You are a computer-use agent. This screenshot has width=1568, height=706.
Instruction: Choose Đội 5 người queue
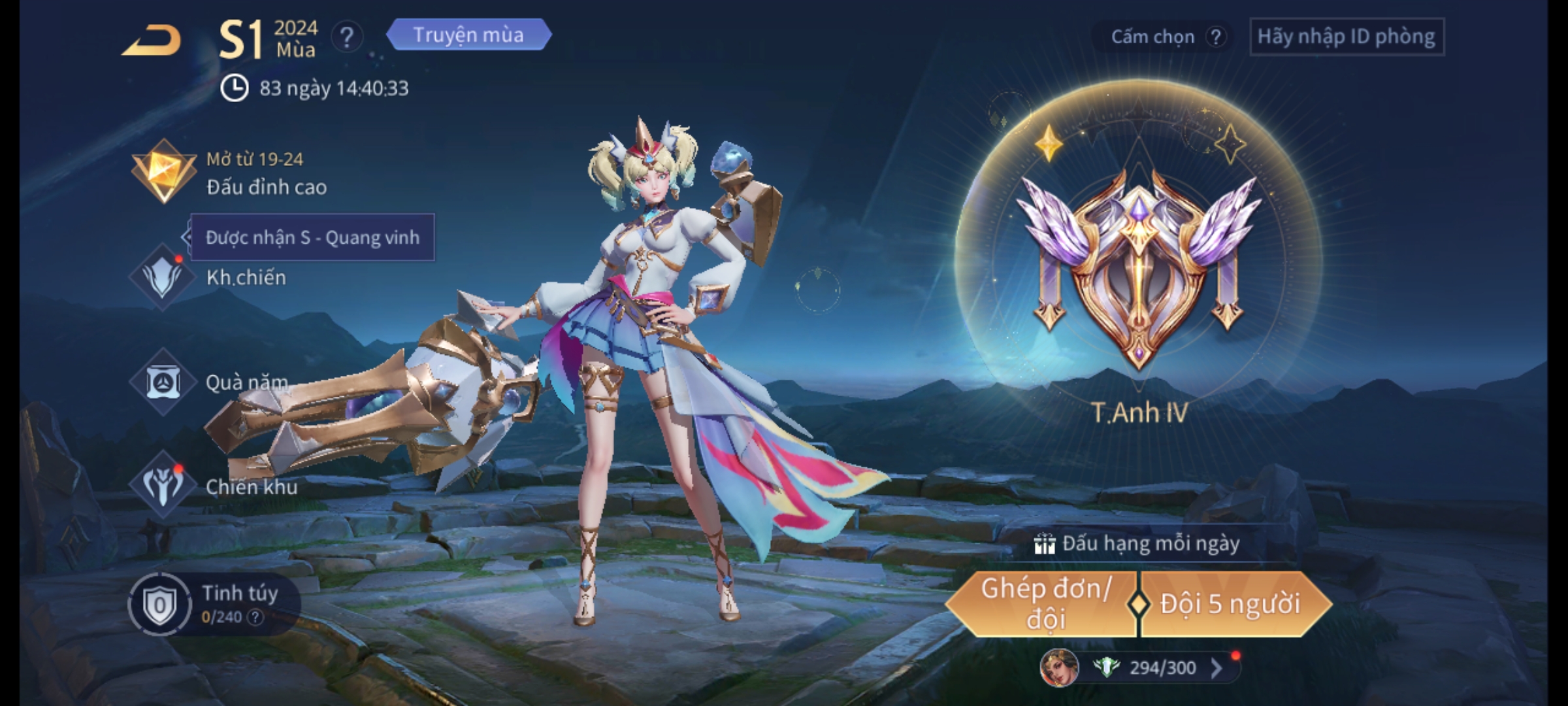click(x=1231, y=604)
